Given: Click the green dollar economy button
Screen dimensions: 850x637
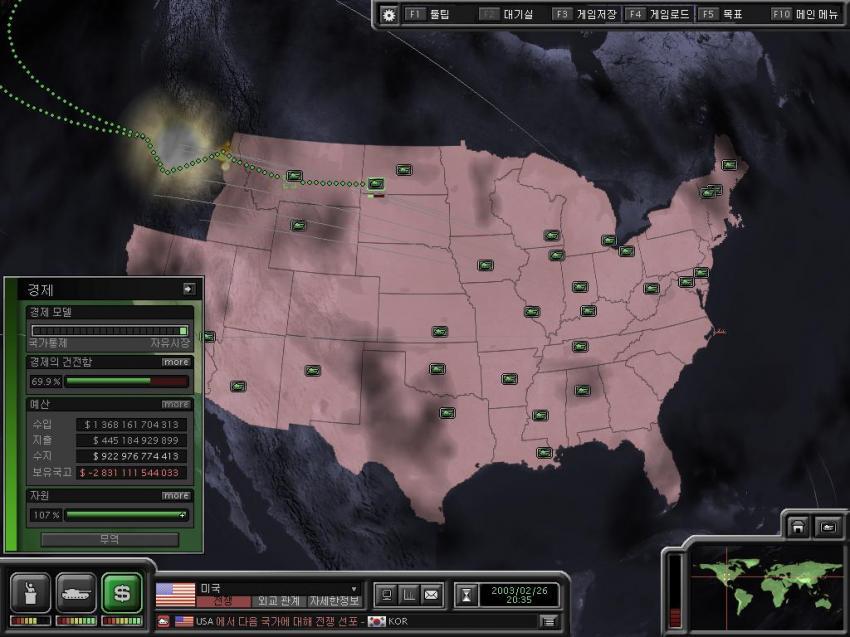Looking at the screenshot, I should click(122, 593).
